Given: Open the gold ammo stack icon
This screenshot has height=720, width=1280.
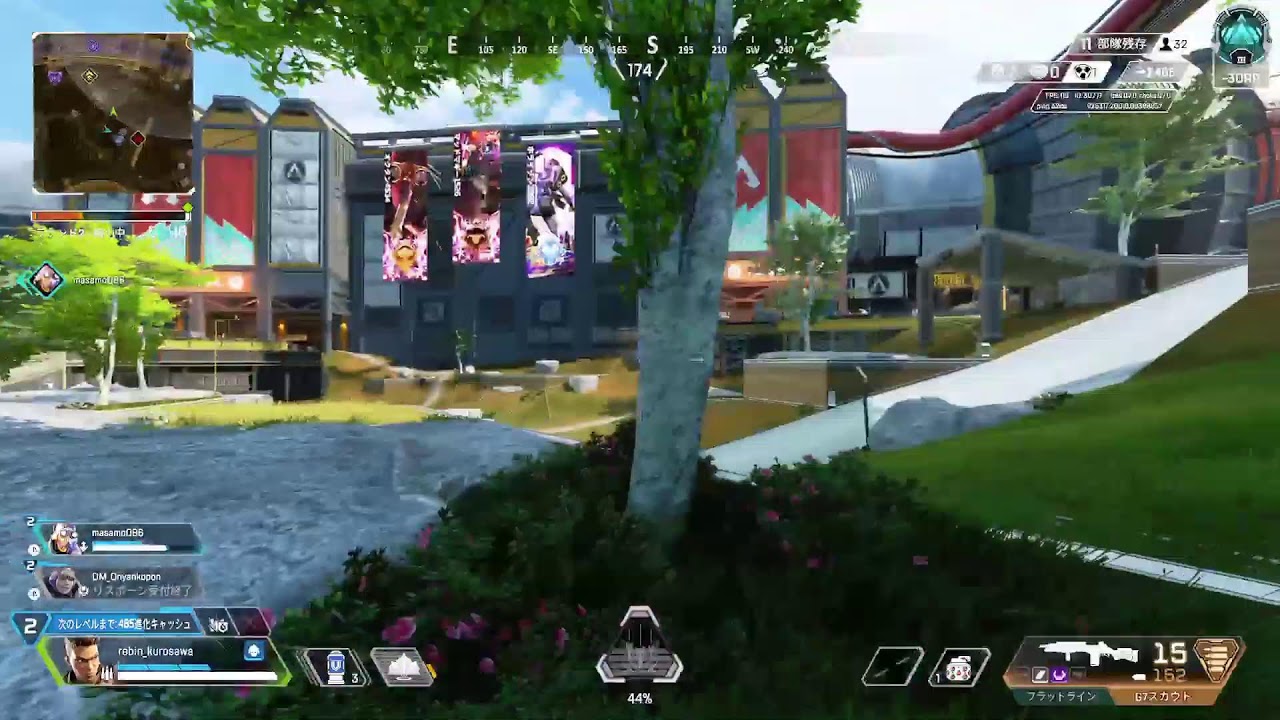Looking at the screenshot, I should pos(1216,661).
